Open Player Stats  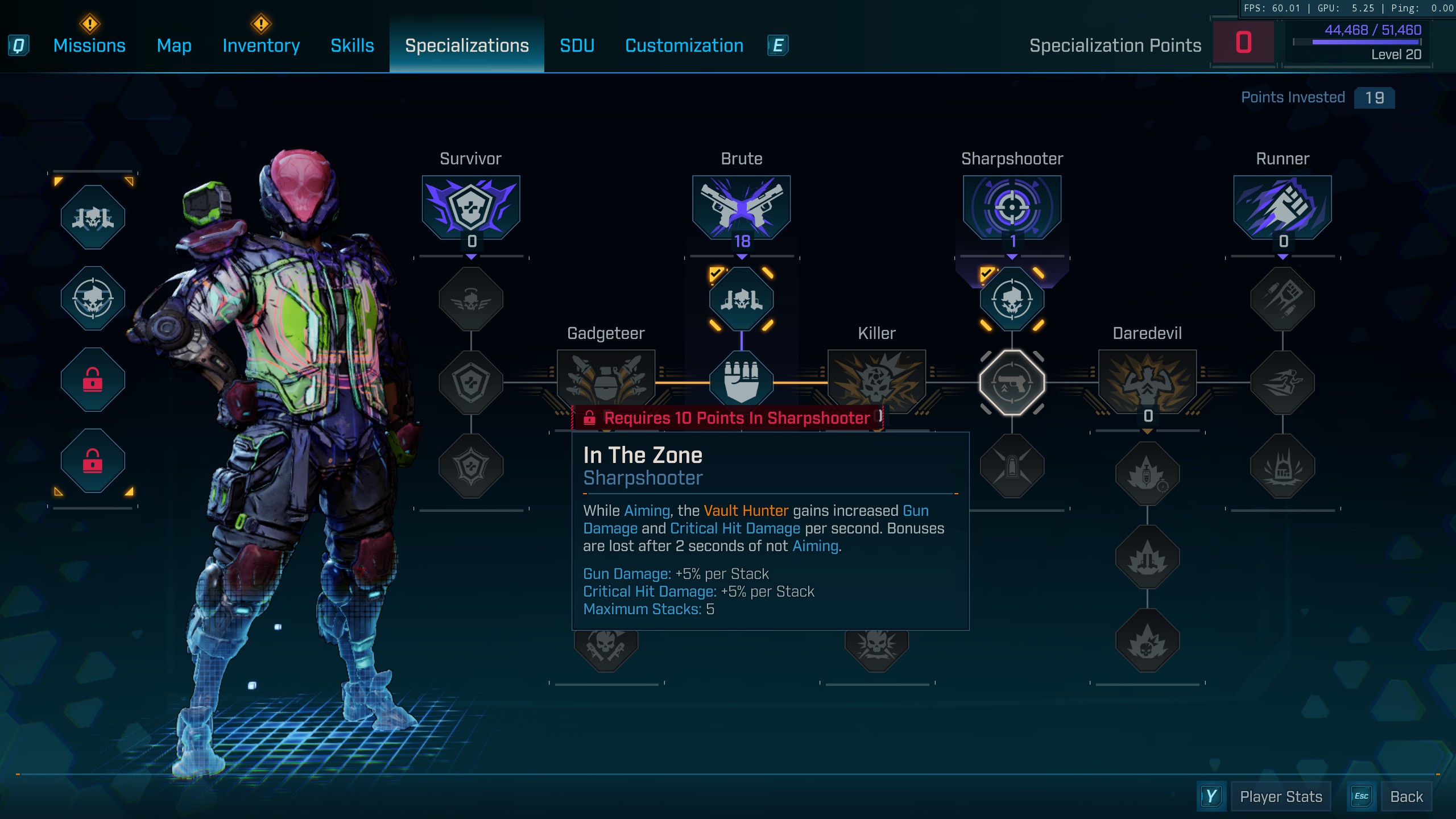(x=1280, y=797)
